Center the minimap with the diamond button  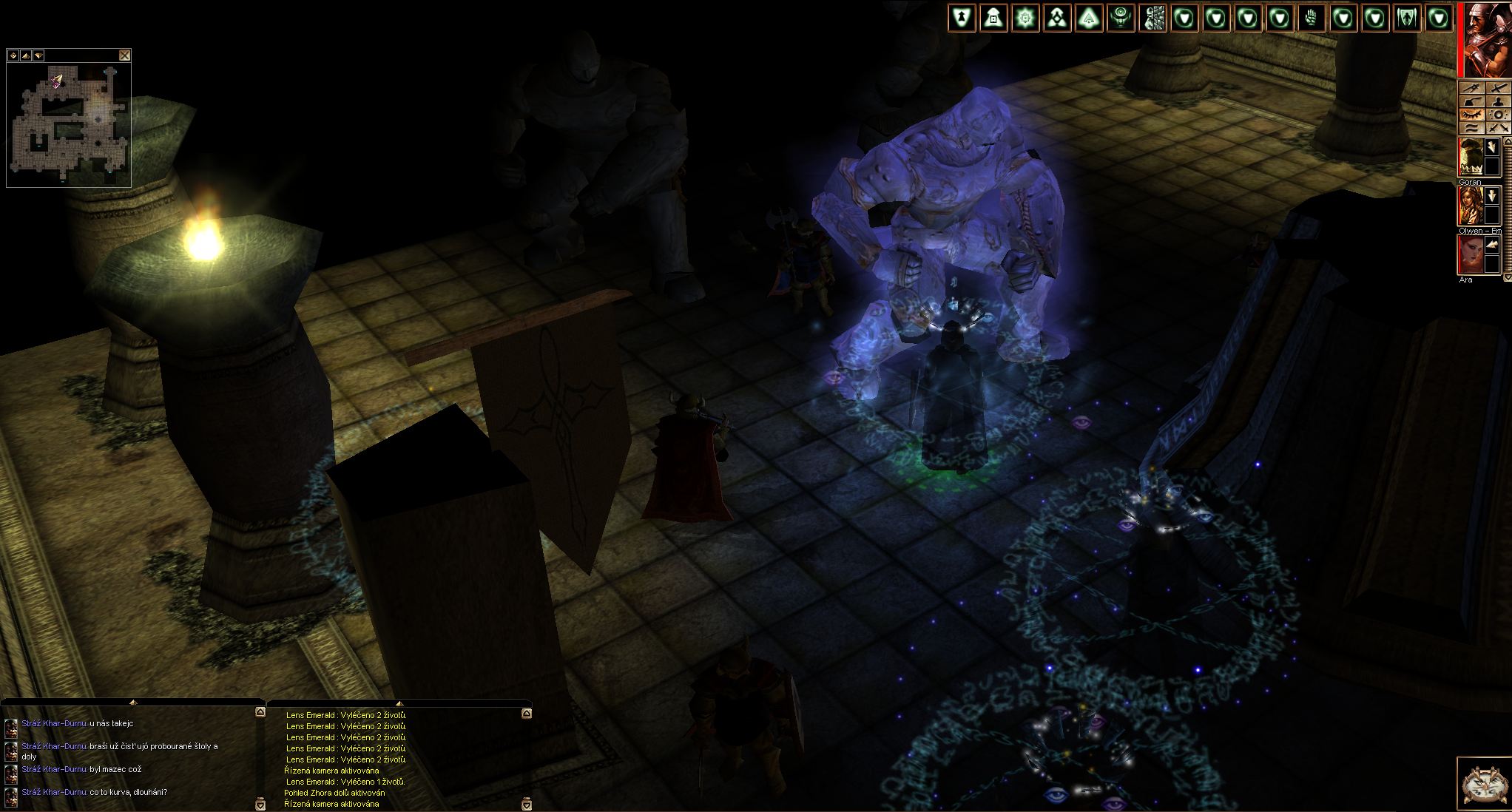(x=13, y=55)
